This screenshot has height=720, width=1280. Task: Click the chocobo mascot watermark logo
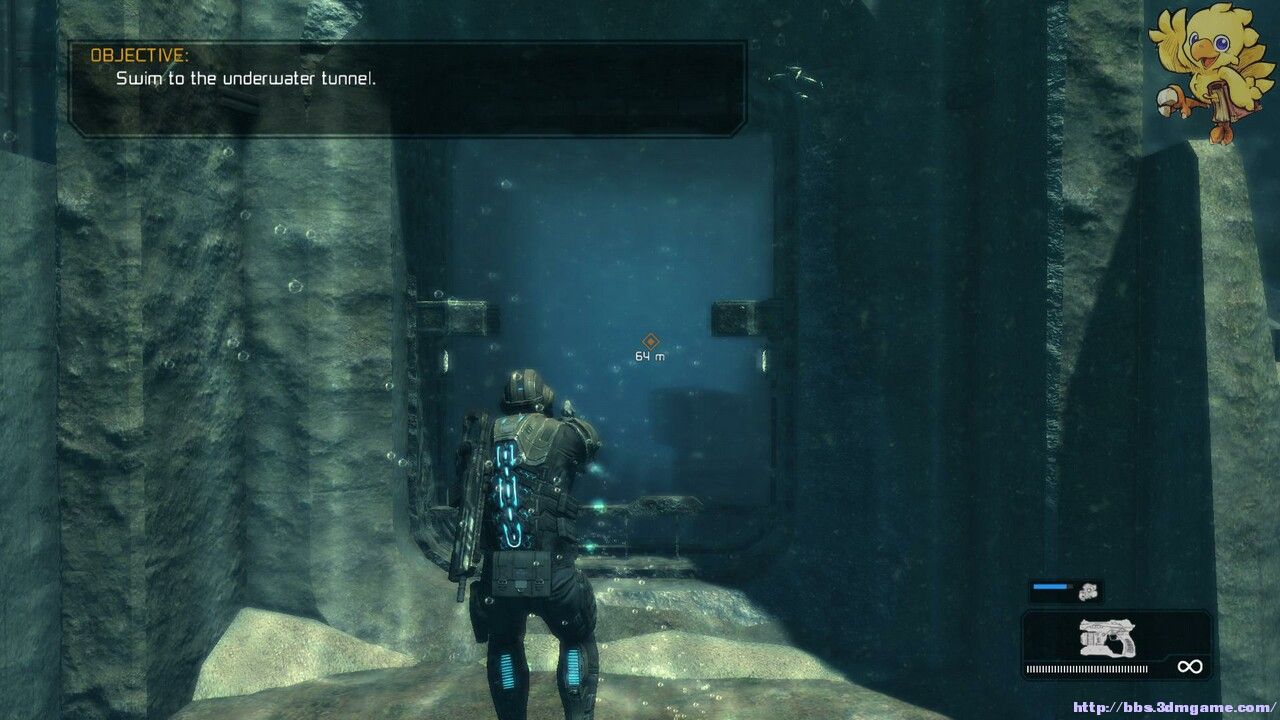1200,70
